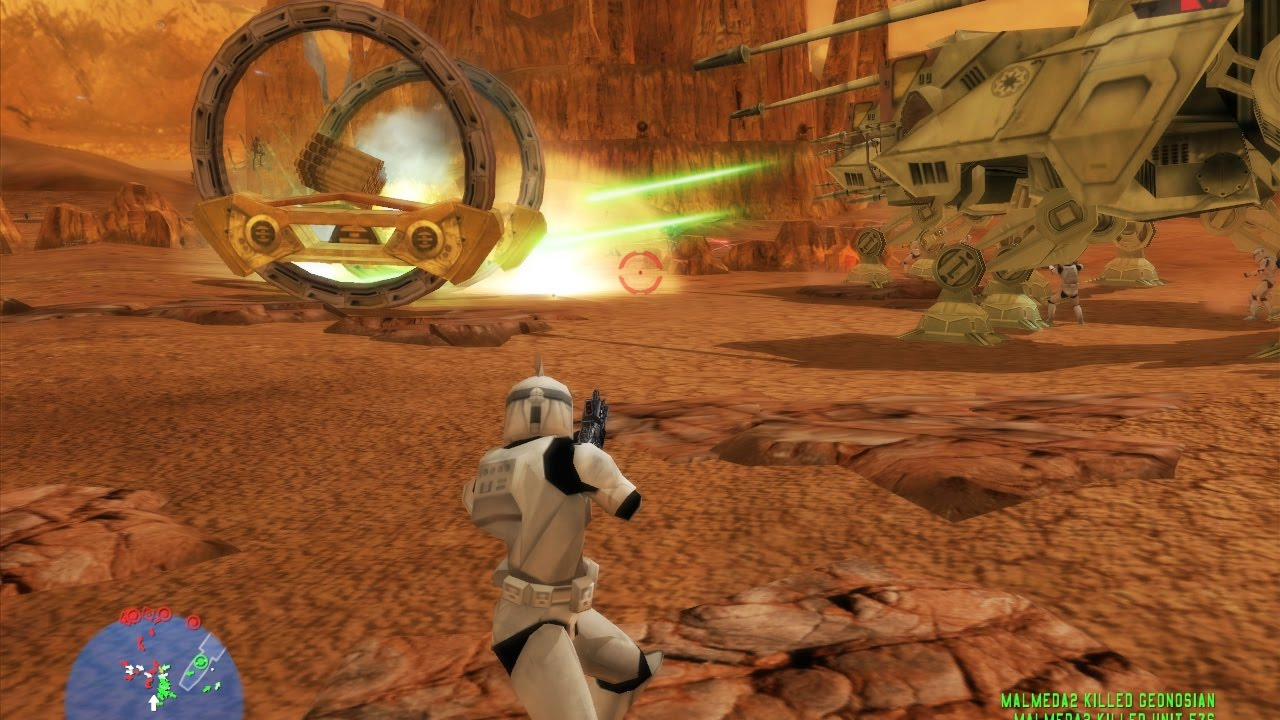Viewport: 1280px width, 720px height.
Task: Click the circular minimap radar
Action: pyautogui.click(x=154, y=667)
